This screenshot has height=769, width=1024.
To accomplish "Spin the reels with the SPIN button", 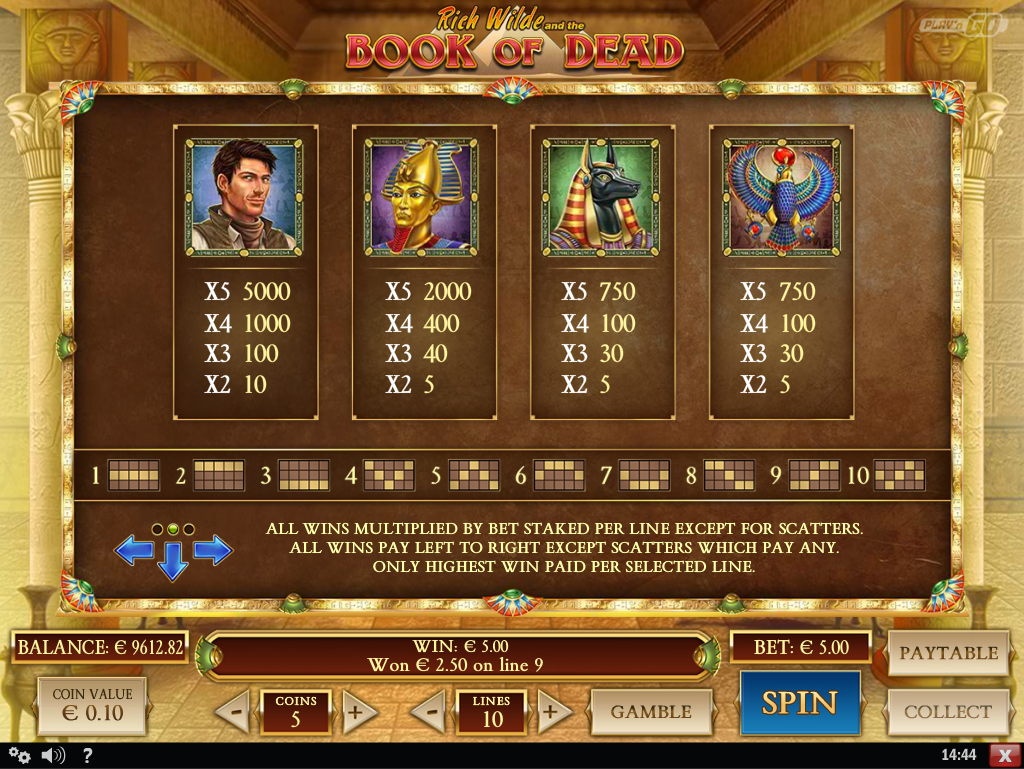I will [x=799, y=703].
